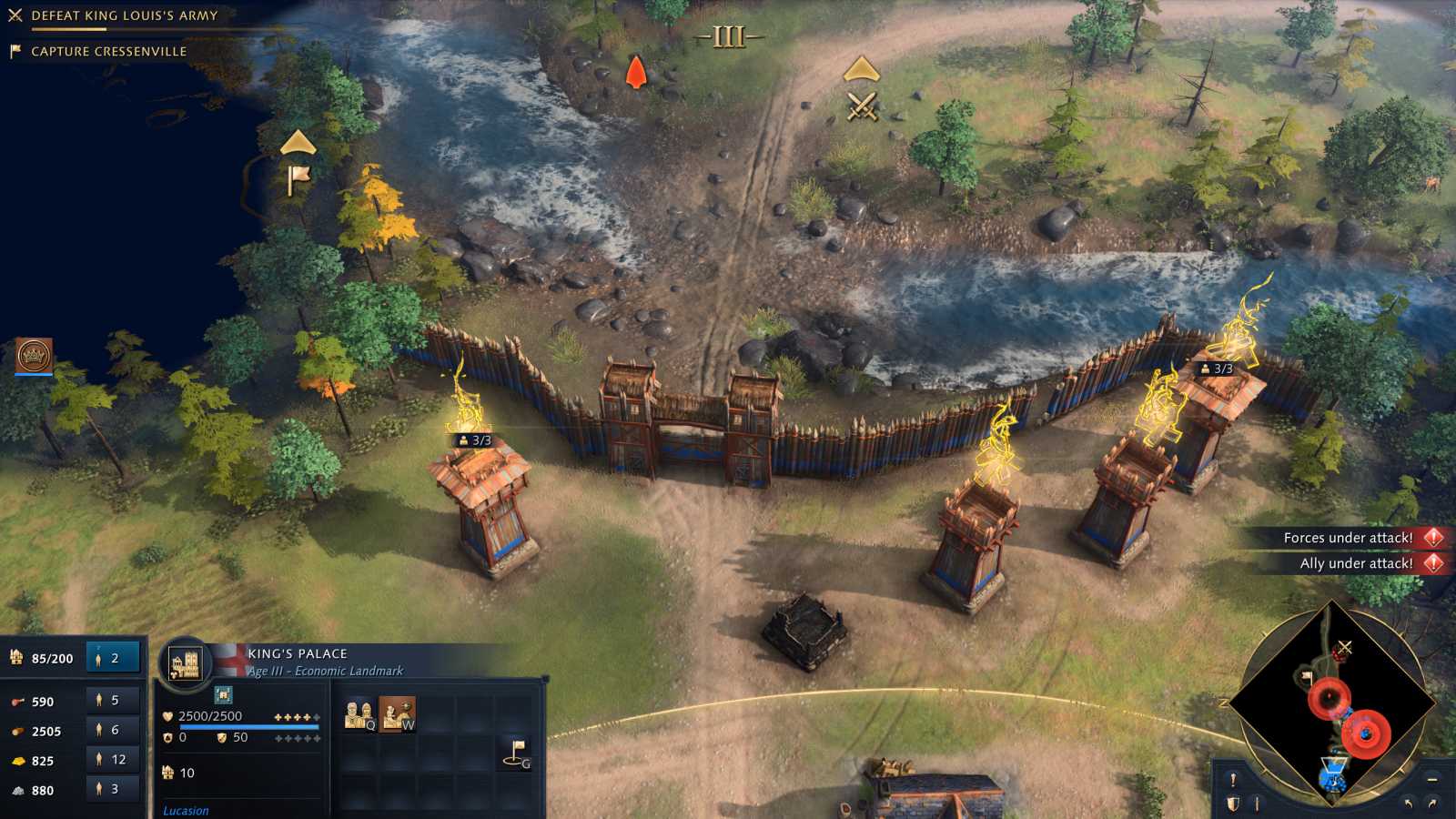Select the idle villager counter showing 2
The width and height of the screenshot is (1456, 819).
click(x=113, y=657)
